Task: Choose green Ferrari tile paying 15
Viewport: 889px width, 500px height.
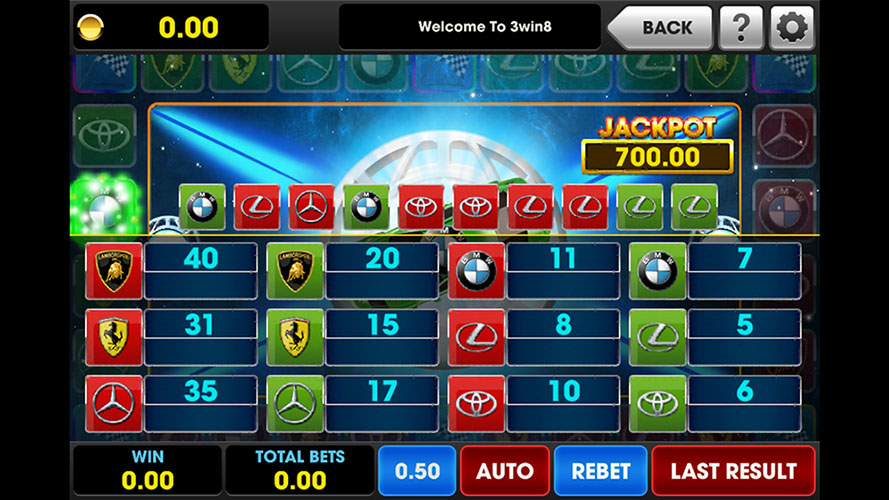Action: pos(295,336)
